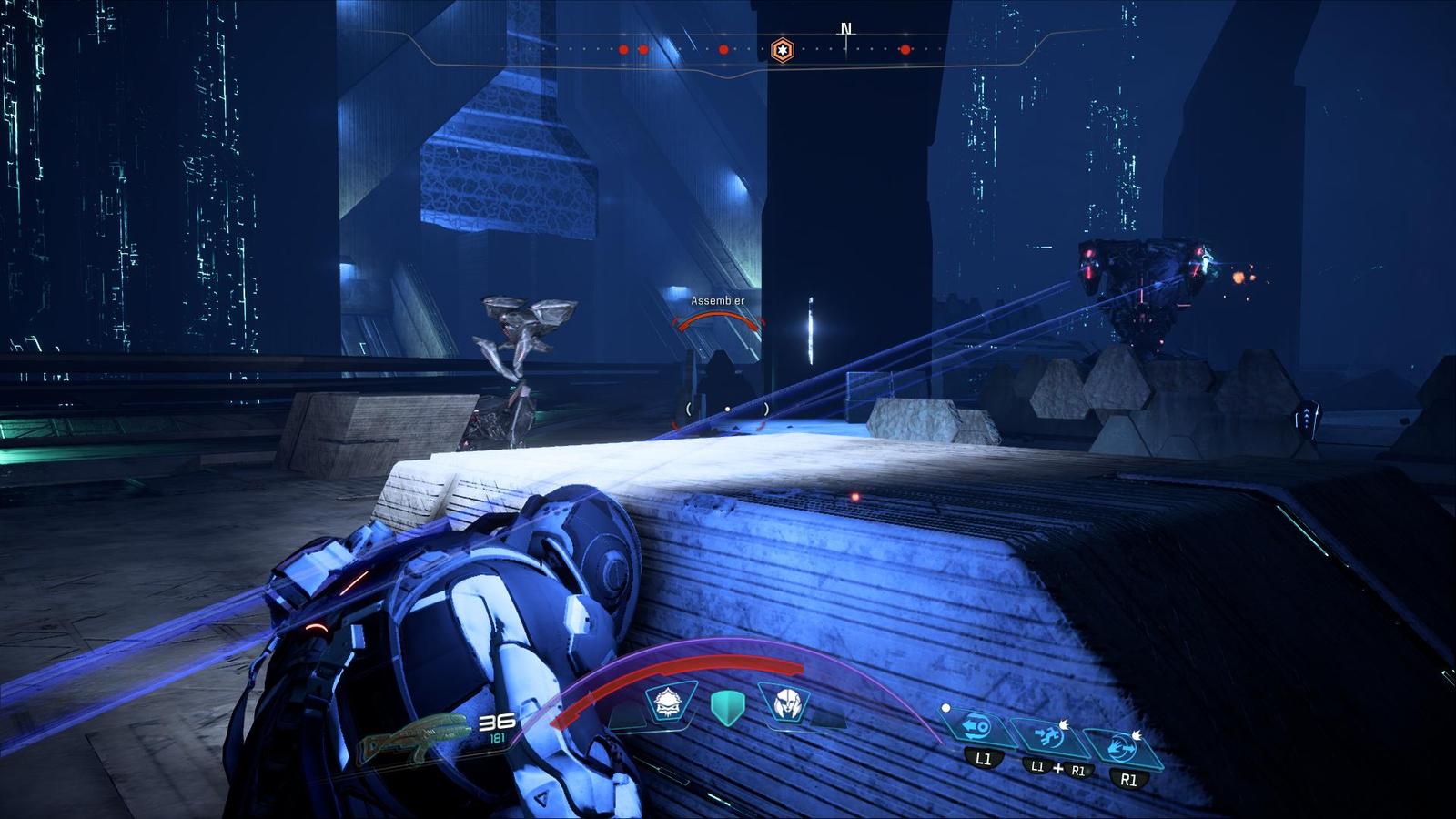Select the helmeted squadmate portrait icon
1456x819 pixels.
coord(784,703)
